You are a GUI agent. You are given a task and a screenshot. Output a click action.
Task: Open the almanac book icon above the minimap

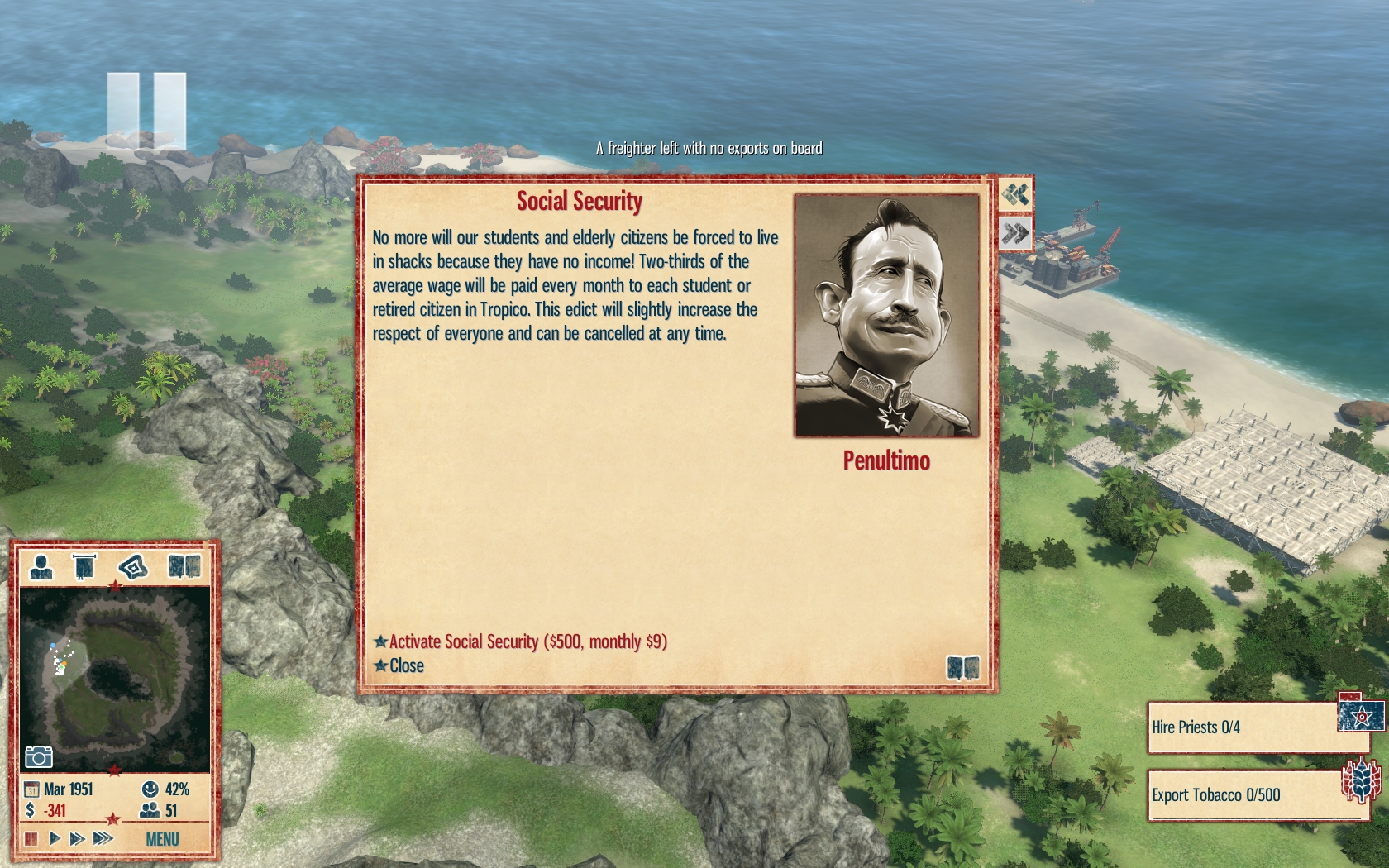coord(184,567)
